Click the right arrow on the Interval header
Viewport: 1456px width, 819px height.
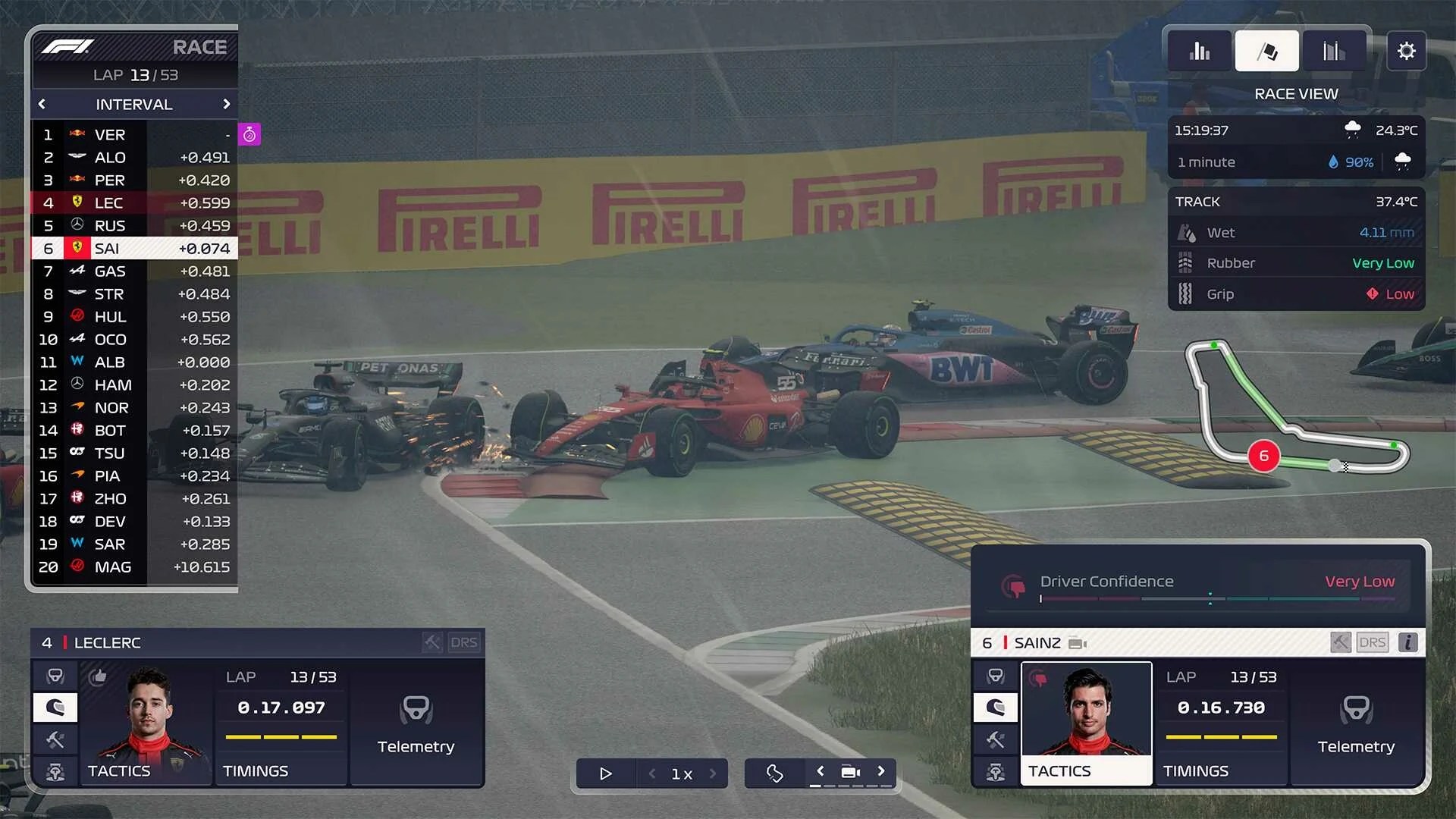(x=226, y=104)
